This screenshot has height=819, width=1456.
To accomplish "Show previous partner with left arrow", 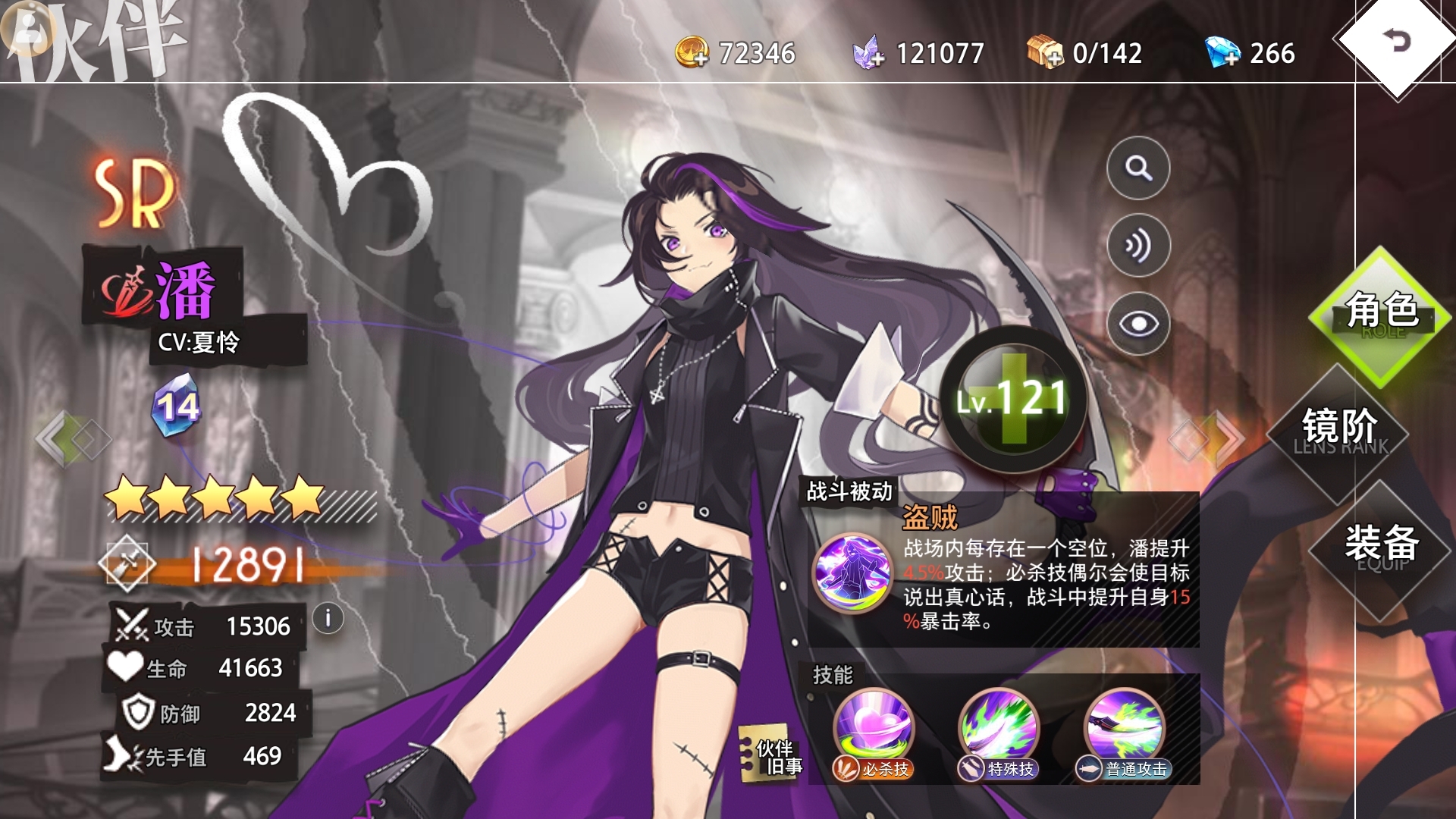I will pos(72,438).
